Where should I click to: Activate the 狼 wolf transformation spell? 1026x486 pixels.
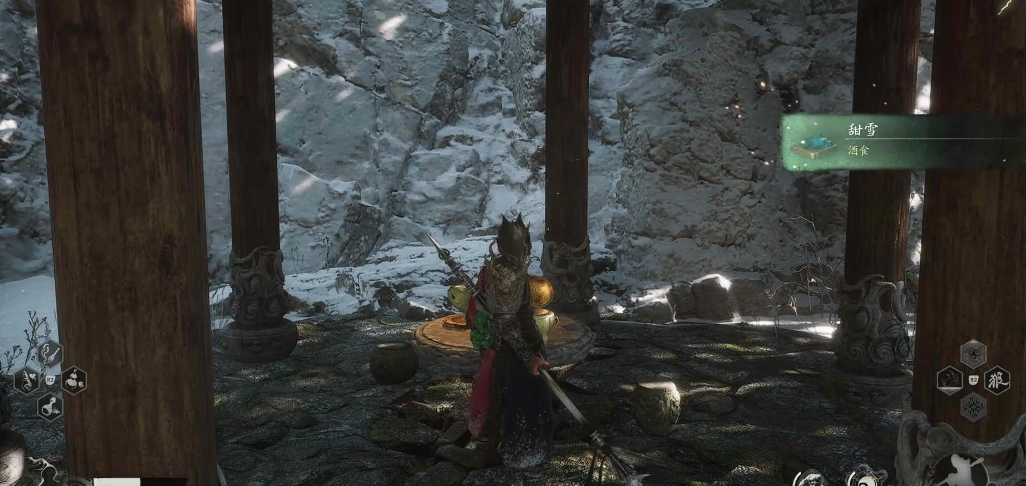(999, 379)
